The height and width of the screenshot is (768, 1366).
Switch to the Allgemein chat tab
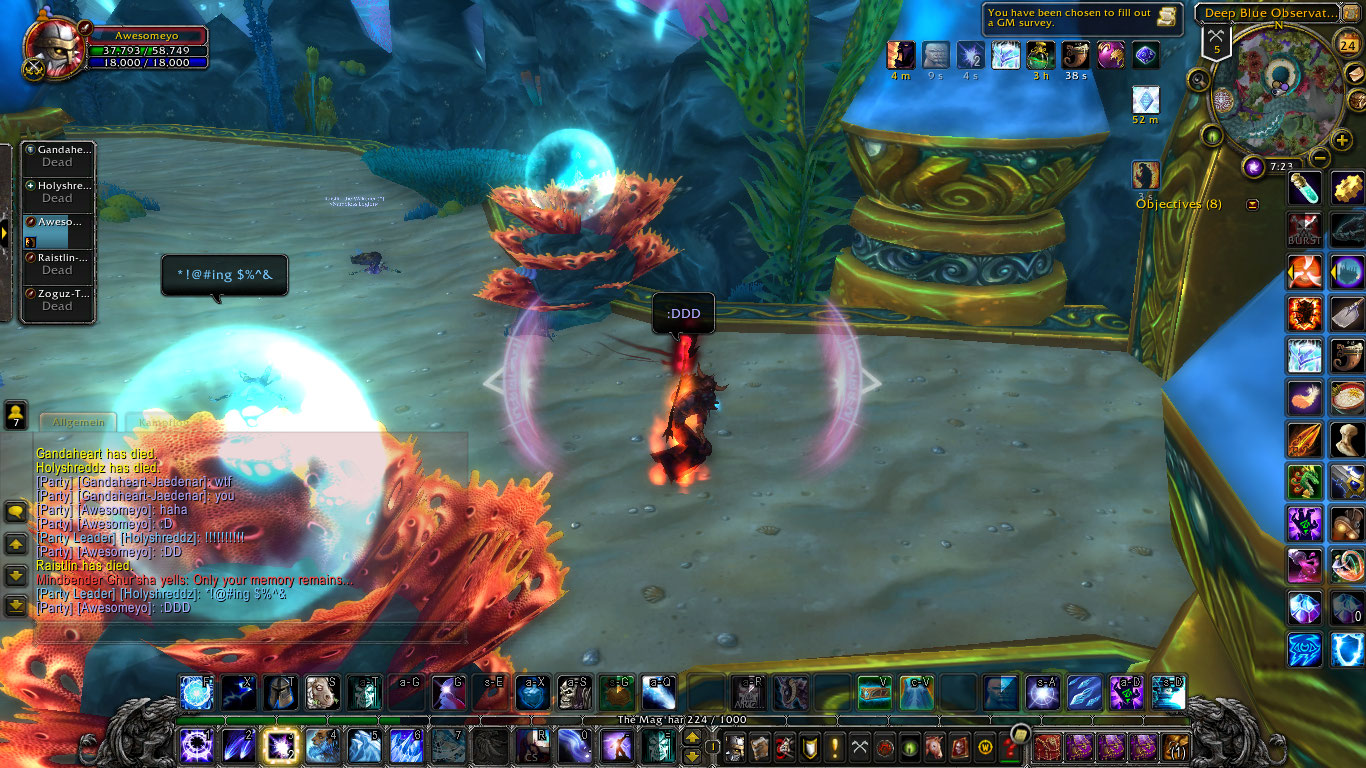click(78, 423)
